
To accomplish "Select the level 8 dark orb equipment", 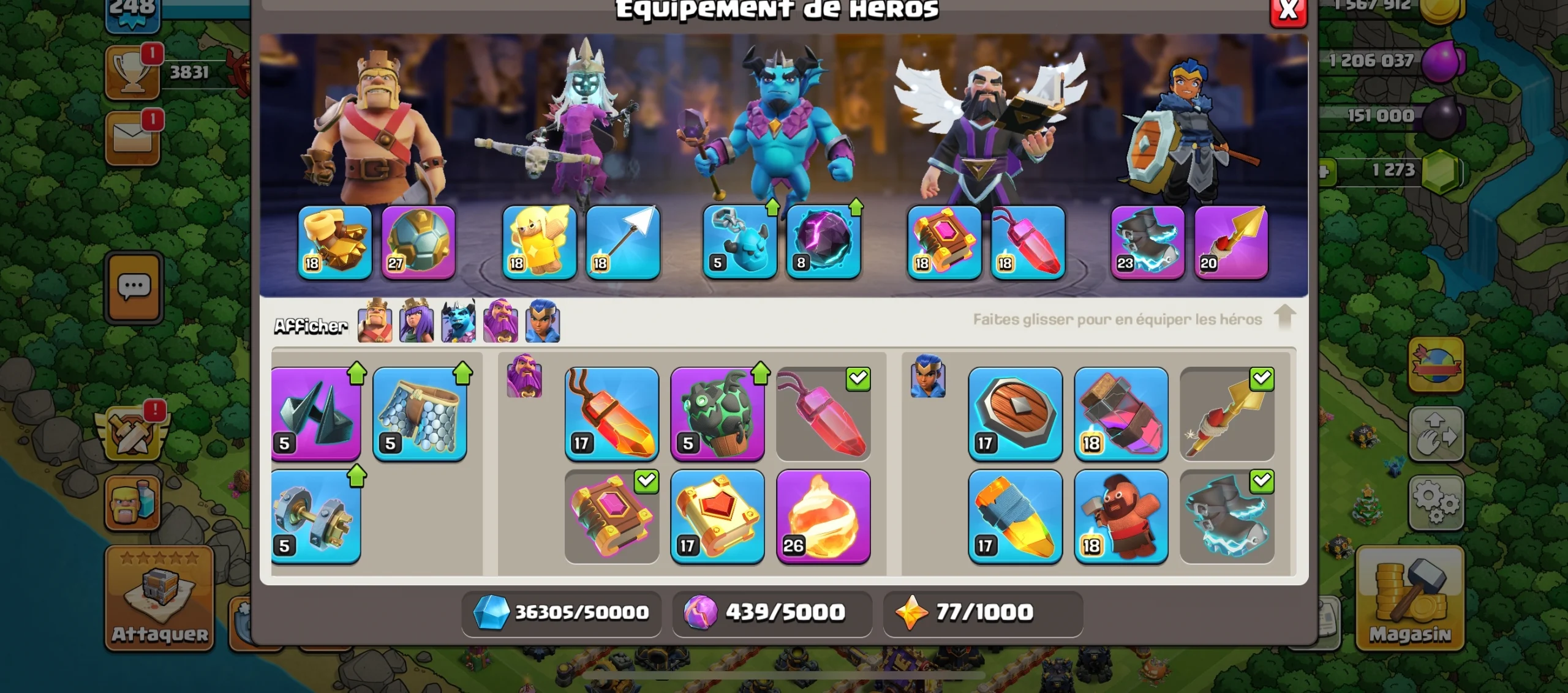I will click(x=823, y=242).
